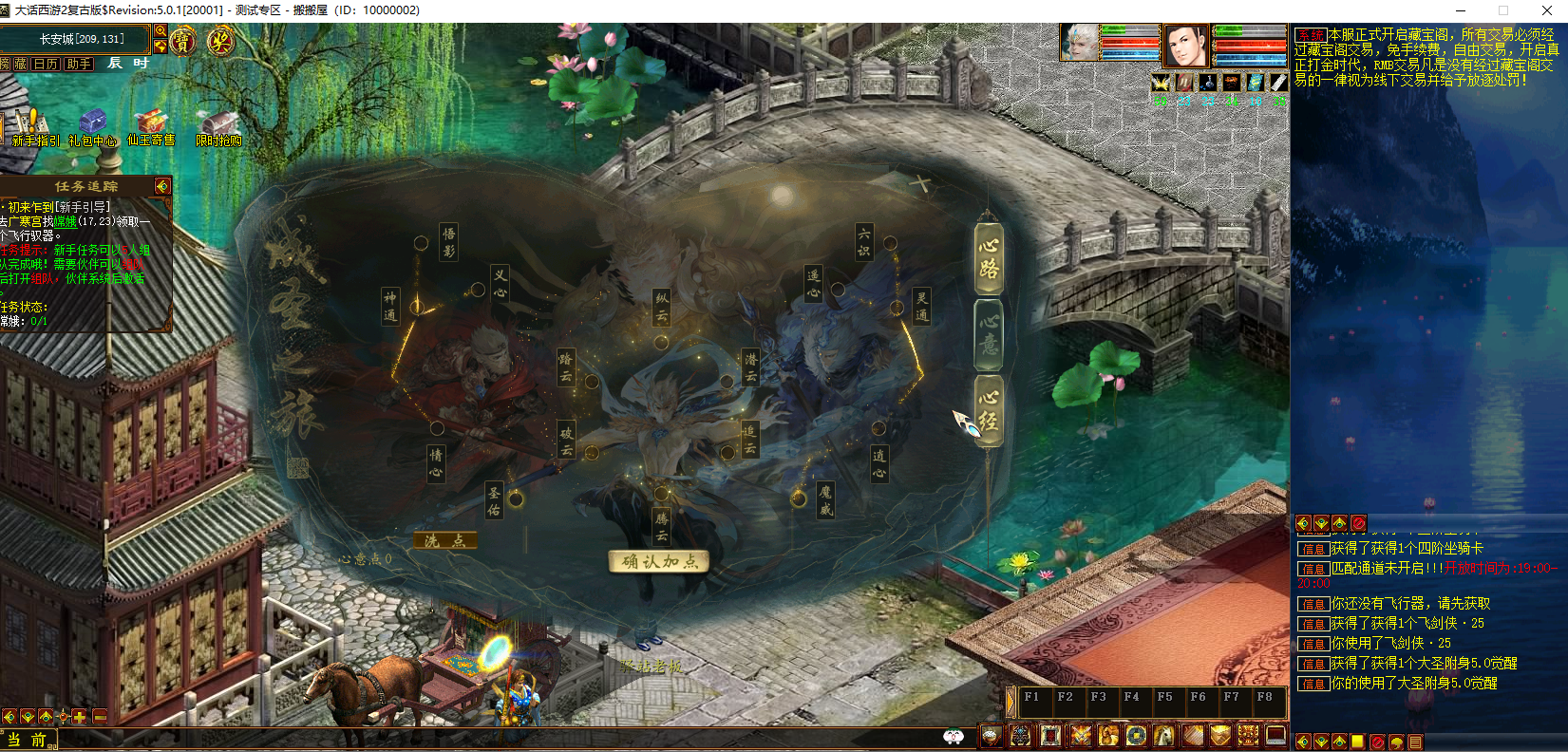This screenshot has height=752, width=1568.
Task: Open the 助手 assistant
Action: coord(79,64)
